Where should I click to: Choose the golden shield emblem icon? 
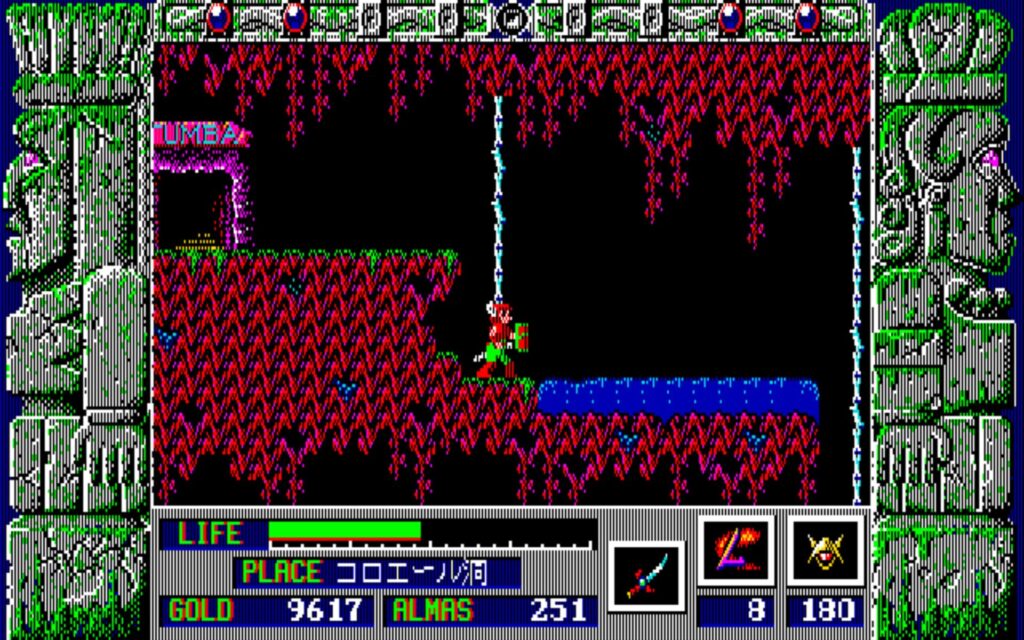pos(825,551)
